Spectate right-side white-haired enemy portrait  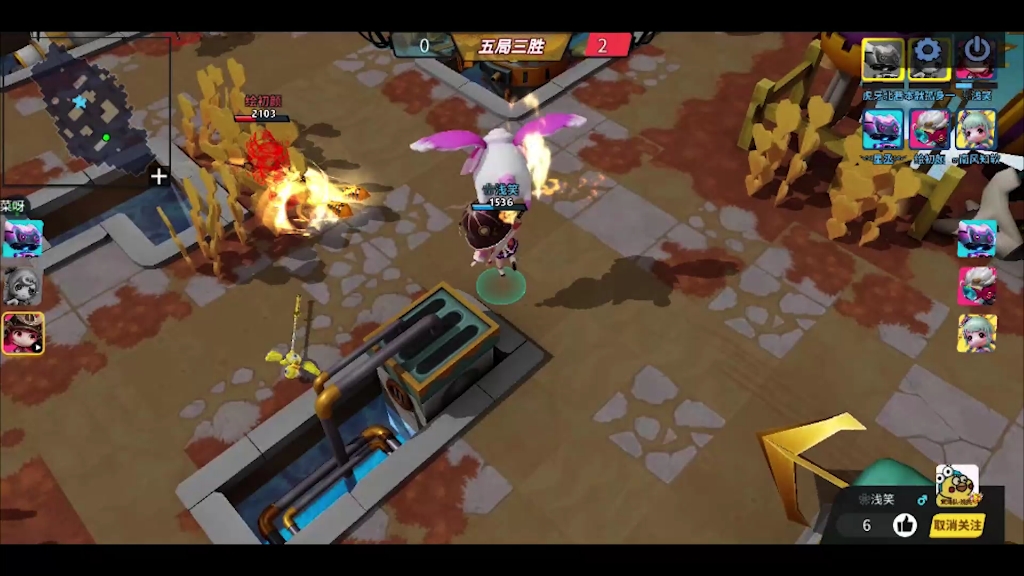click(x=977, y=286)
